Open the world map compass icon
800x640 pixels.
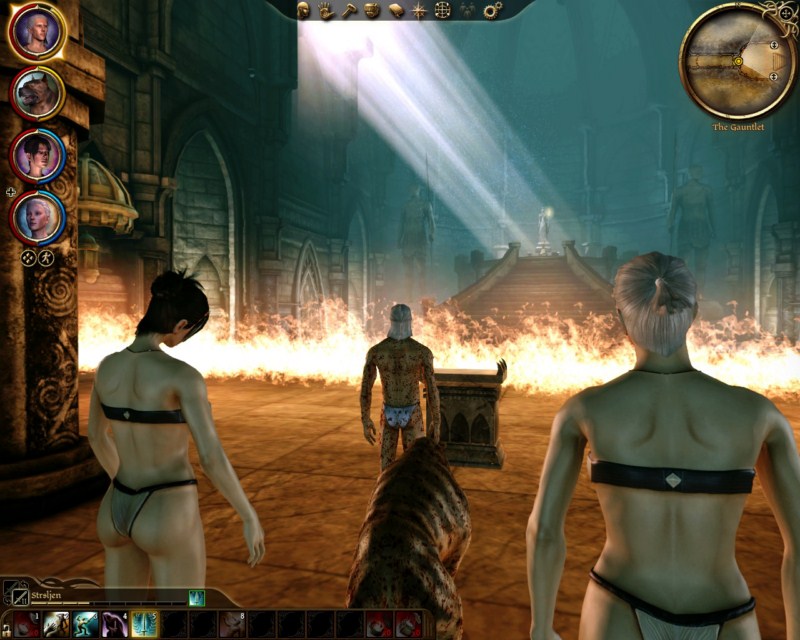point(420,10)
